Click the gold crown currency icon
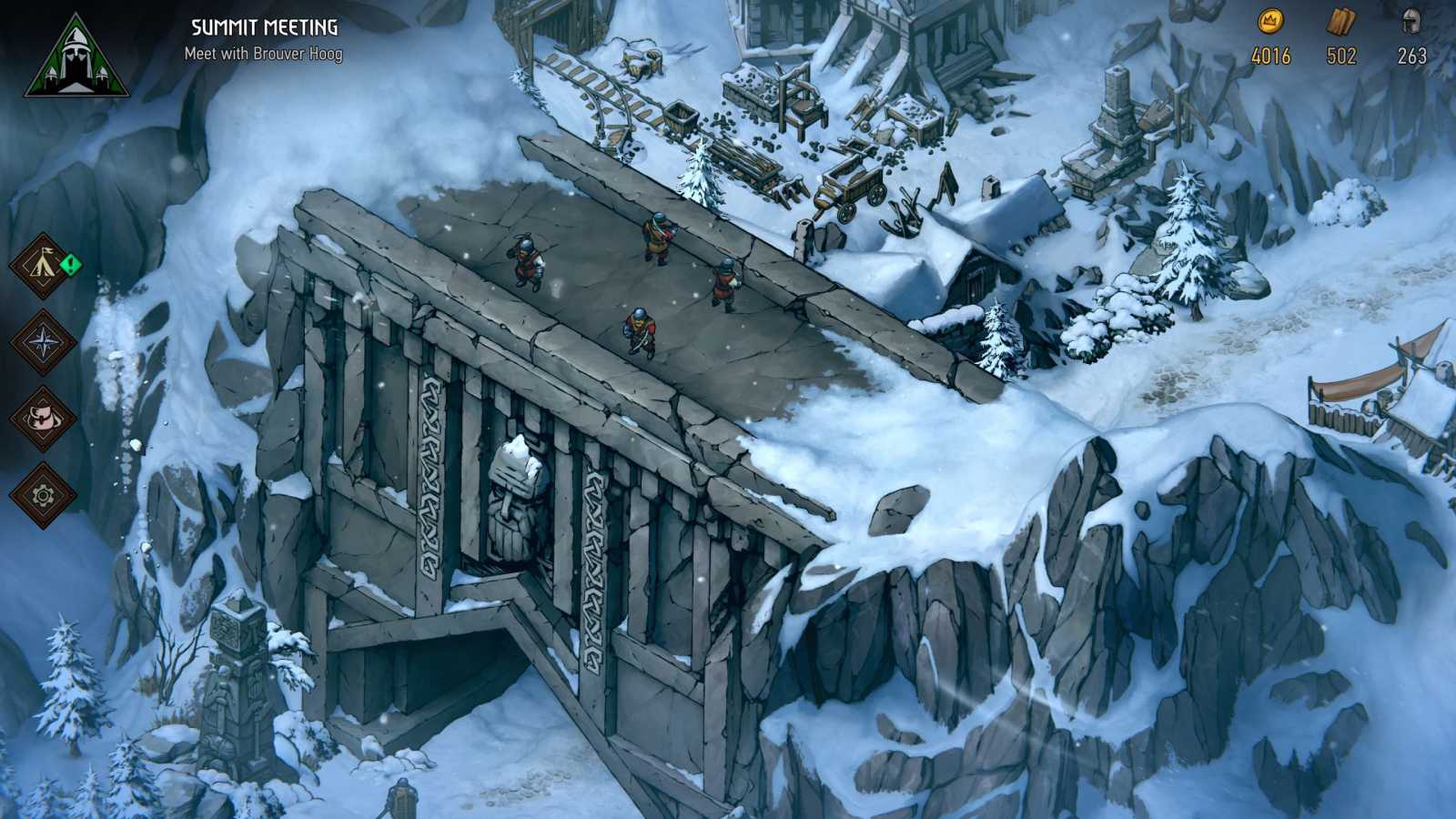1456x819 pixels. (1272, 23)
